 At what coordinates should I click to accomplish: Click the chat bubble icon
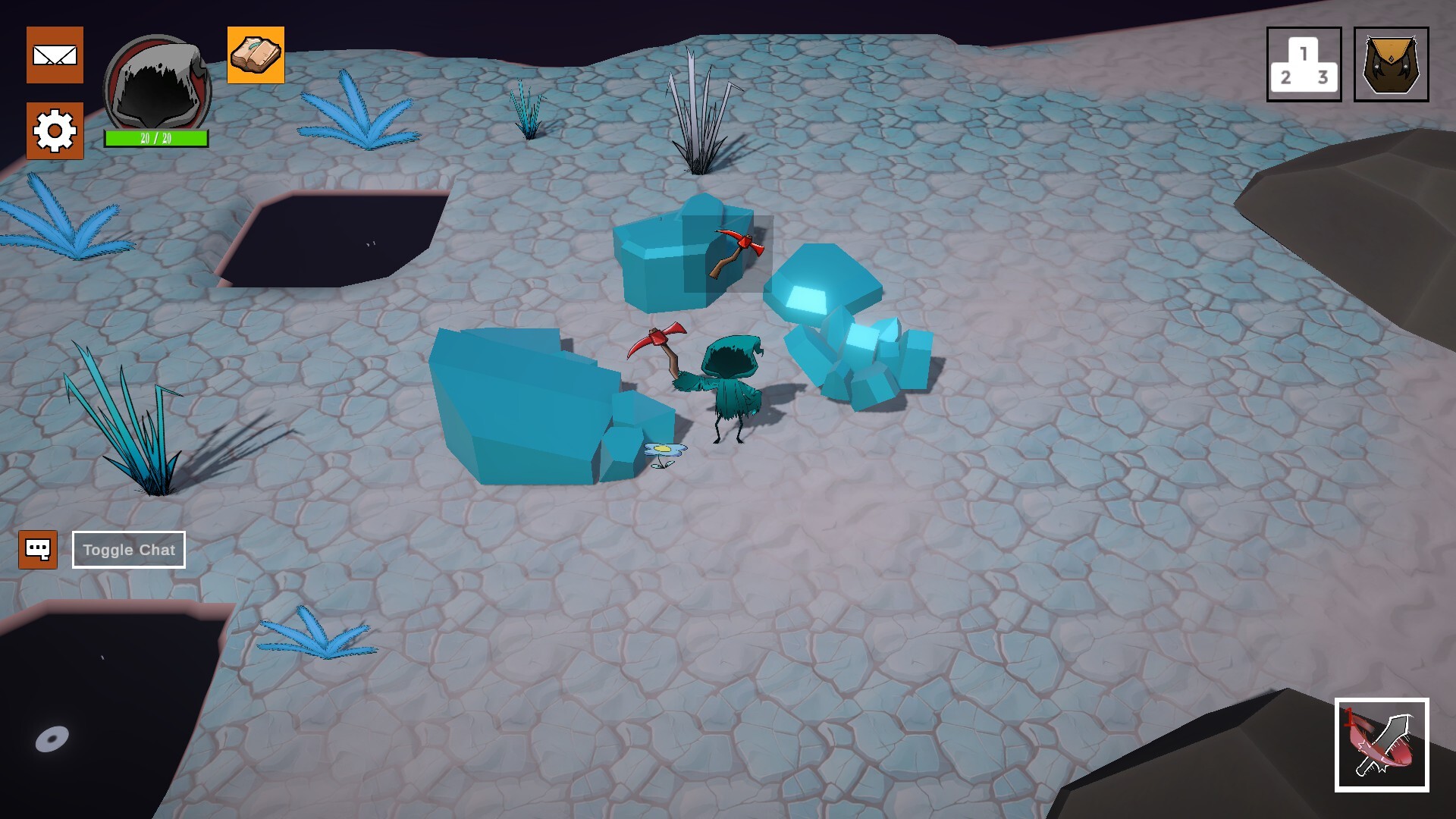point(37,548)
